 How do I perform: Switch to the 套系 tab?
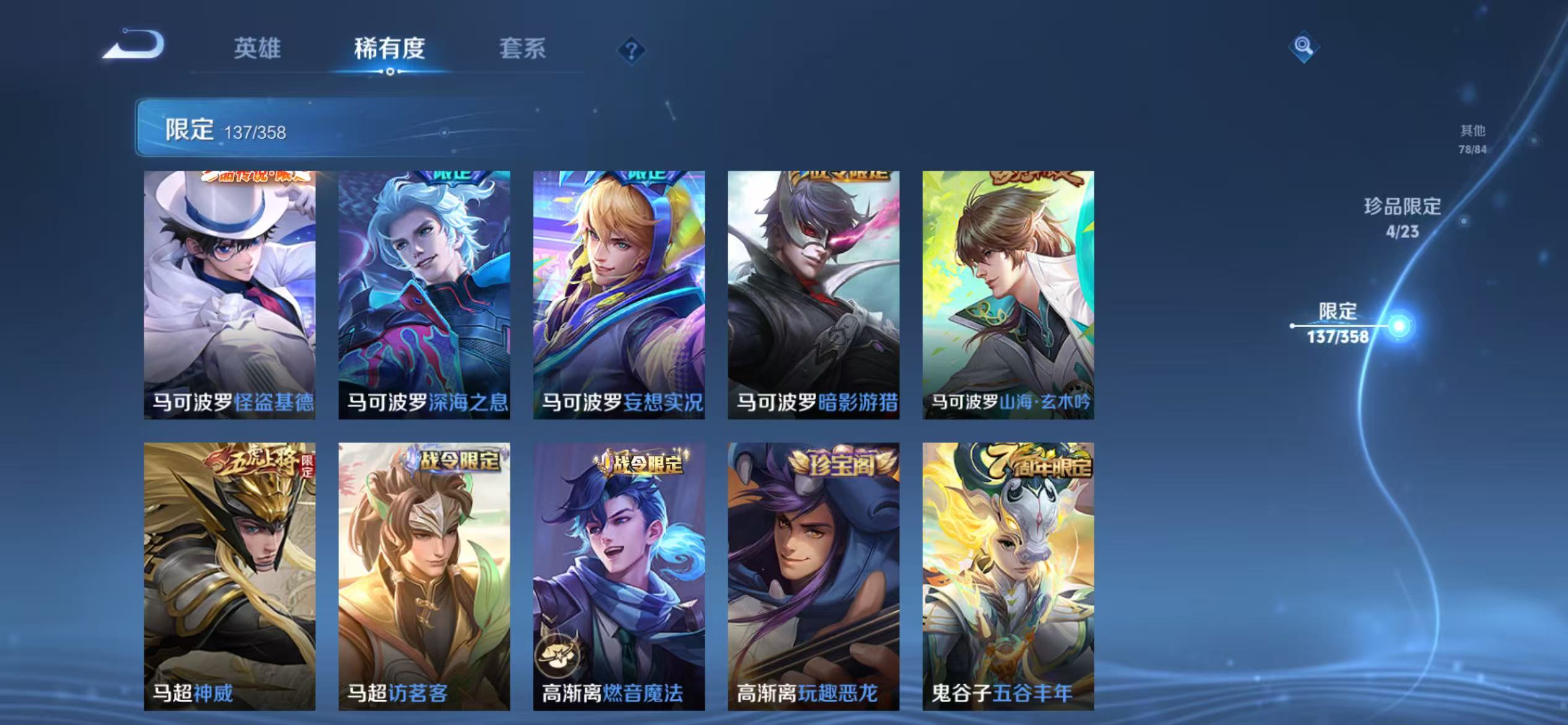pyautogui.click(x=523, y=50)
